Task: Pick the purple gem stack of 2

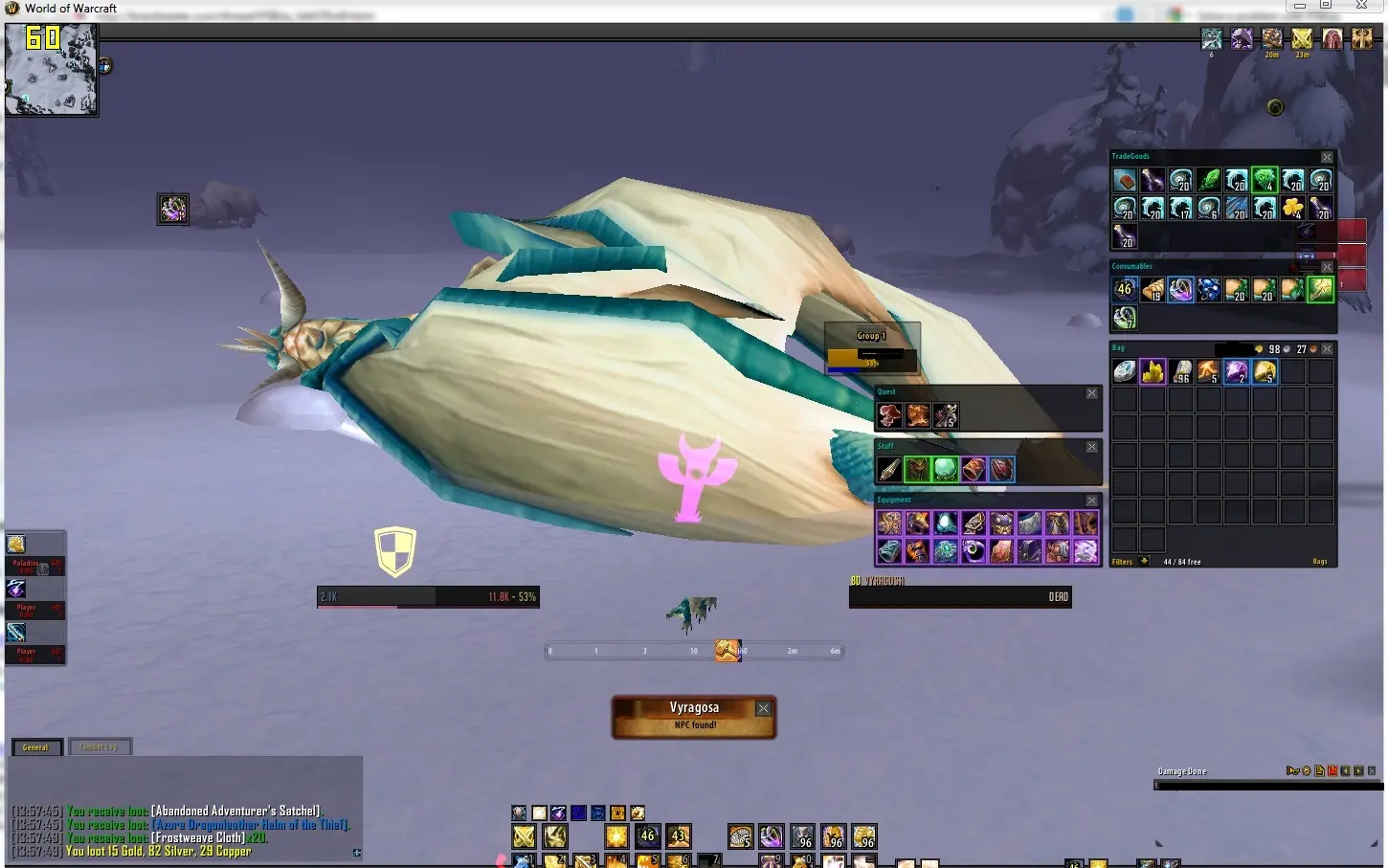Action: click(x=1236, y=371)
